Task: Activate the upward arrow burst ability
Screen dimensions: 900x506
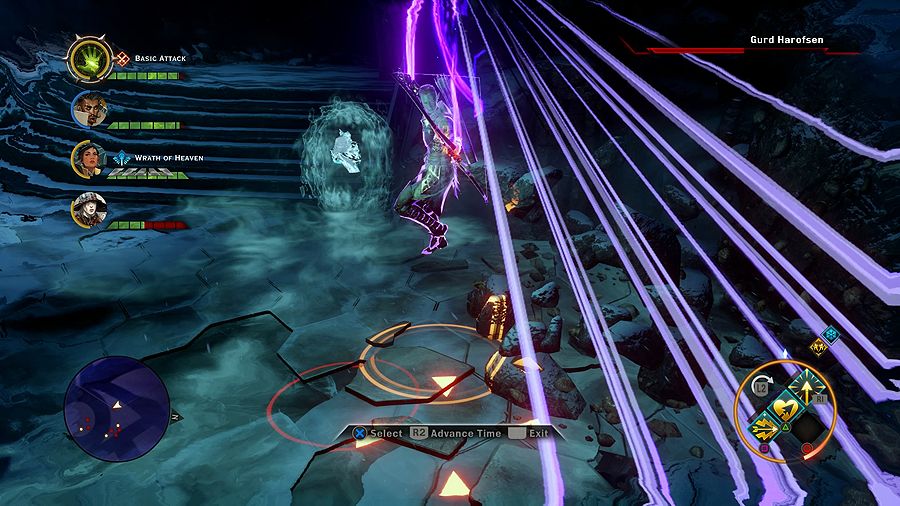Action: [x=807, y=388]
